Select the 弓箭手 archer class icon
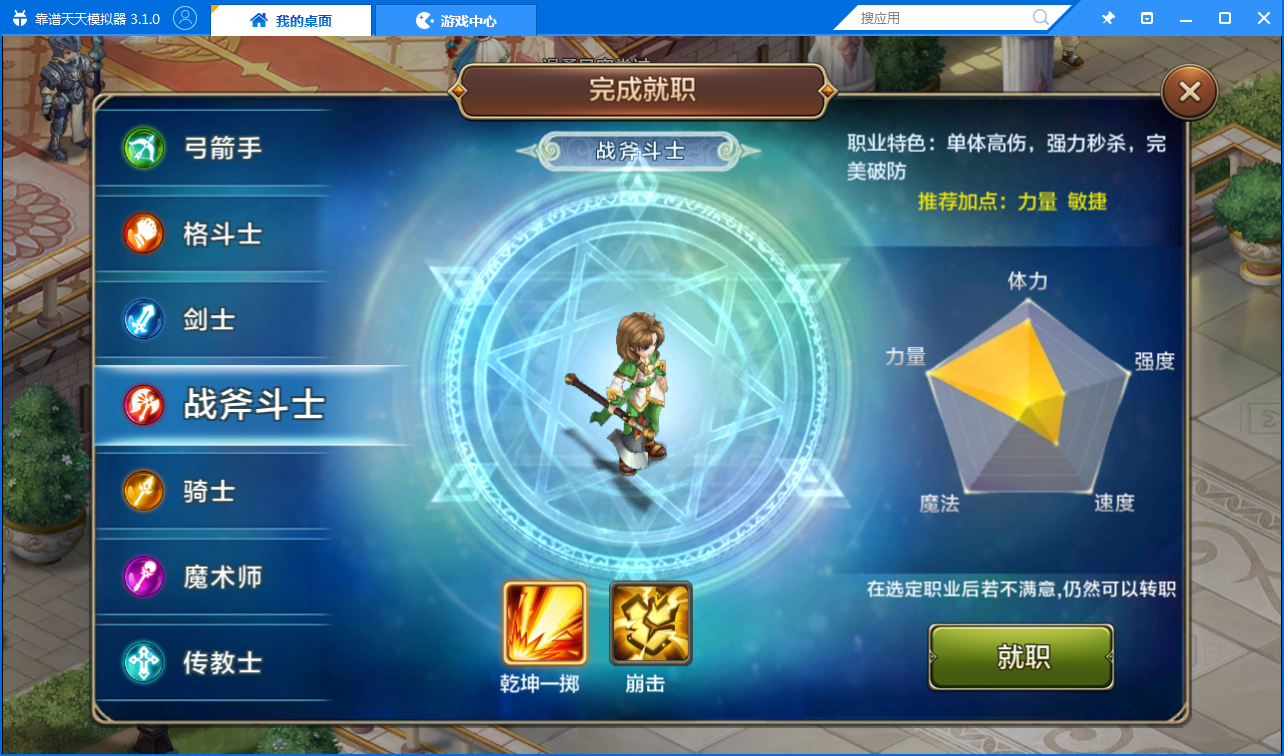The height and width of the screenshot is (756, 1284). coord(142,146)
